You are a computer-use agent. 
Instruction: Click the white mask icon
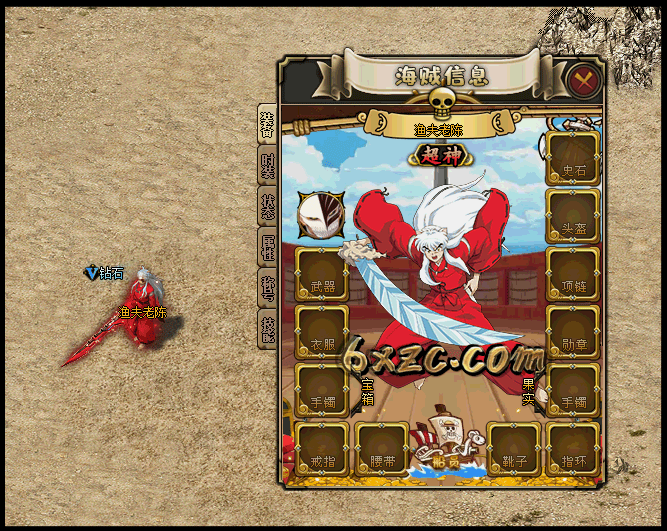[x=320, y=213]
